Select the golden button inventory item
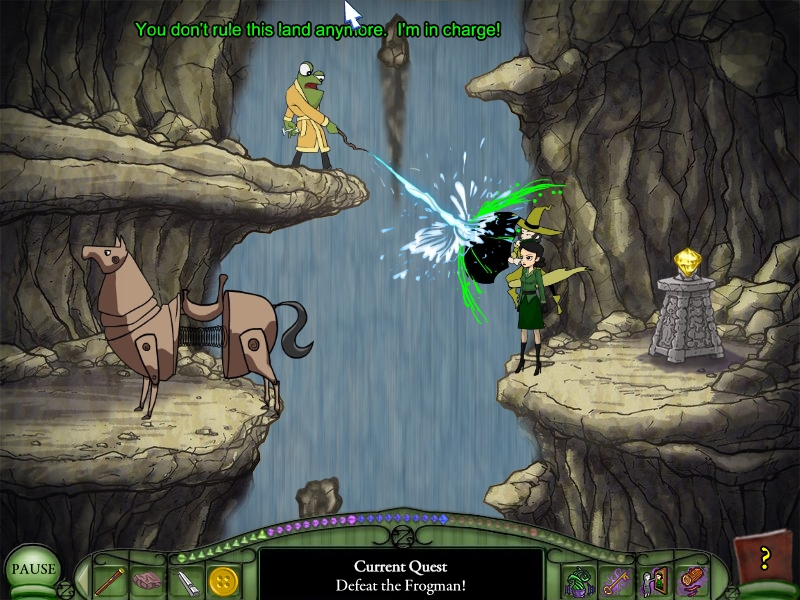 pyautogui.click(x=223, y=579)
